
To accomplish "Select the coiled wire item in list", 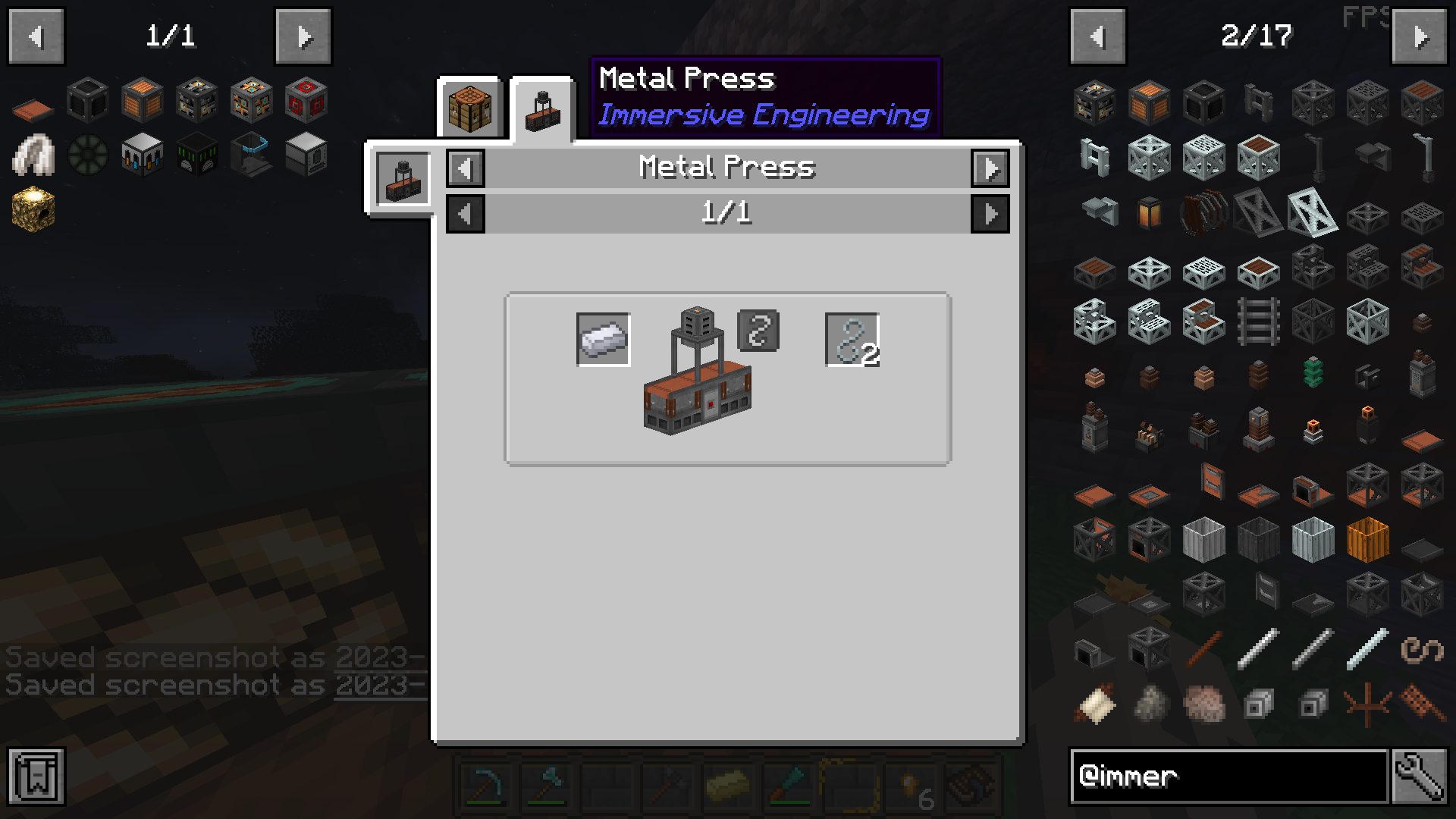I will 1422,650.
